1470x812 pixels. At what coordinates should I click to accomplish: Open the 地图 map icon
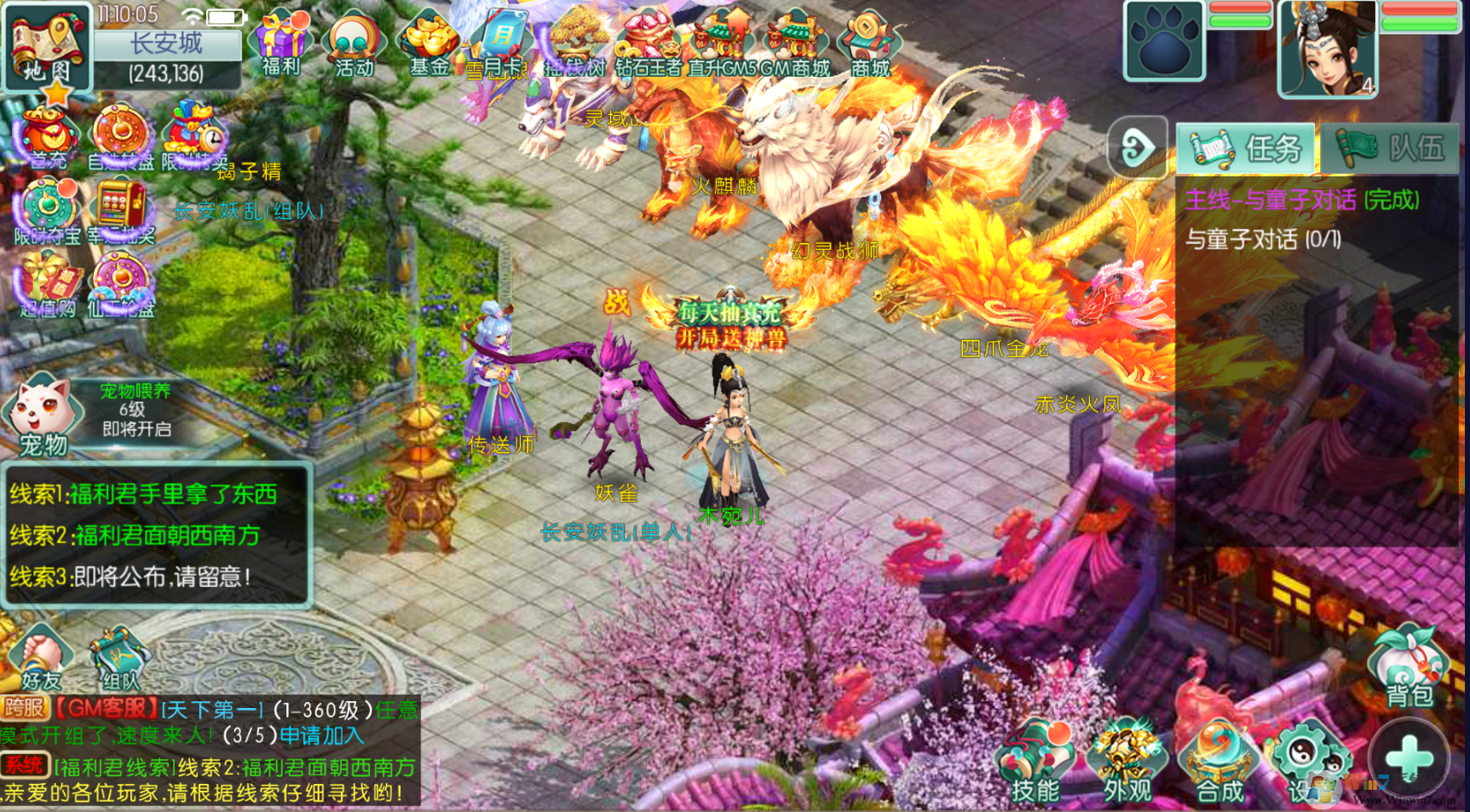pos(47,47)
